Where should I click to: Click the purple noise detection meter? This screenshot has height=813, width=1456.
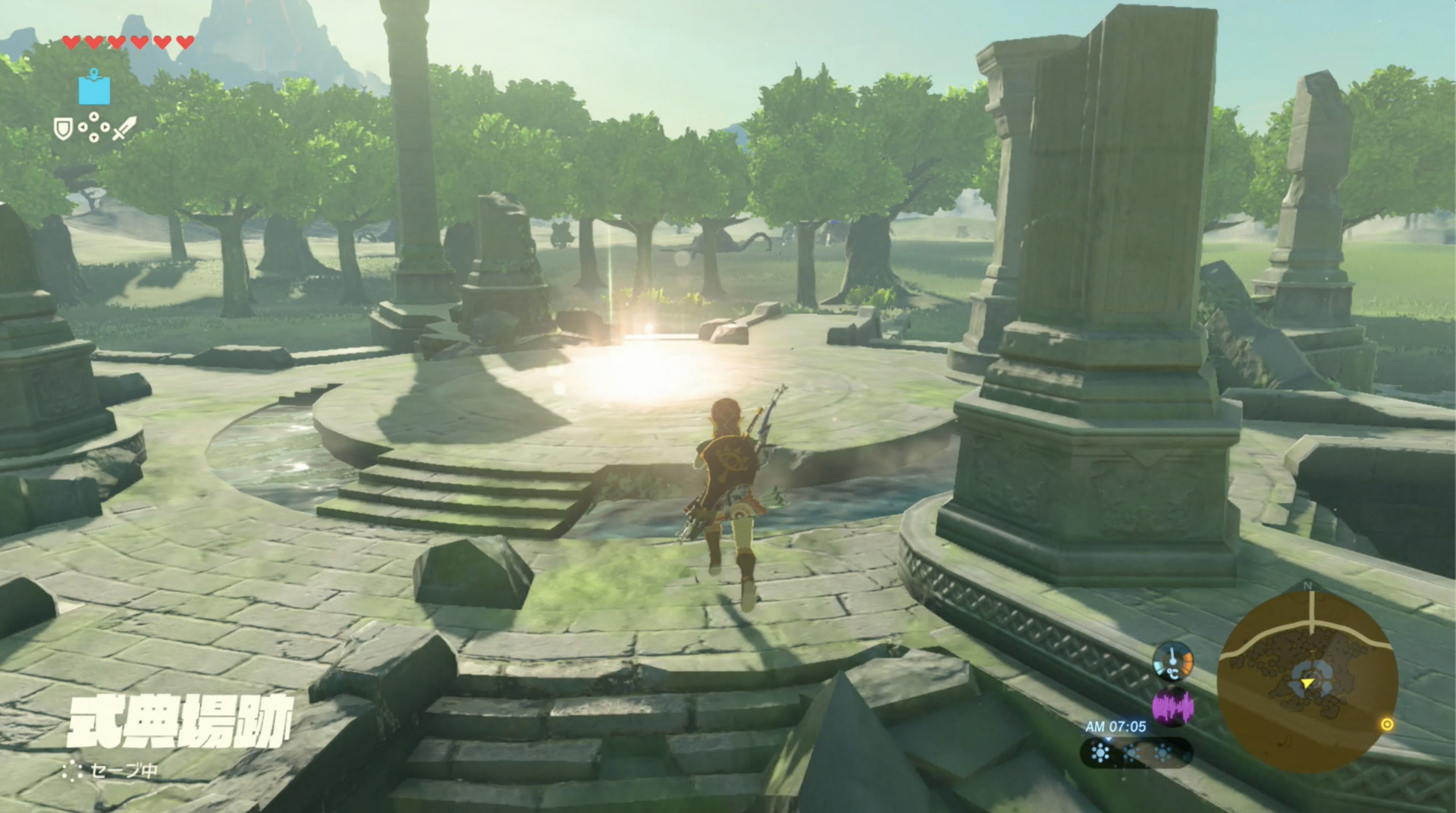(x=1173, y=706)
